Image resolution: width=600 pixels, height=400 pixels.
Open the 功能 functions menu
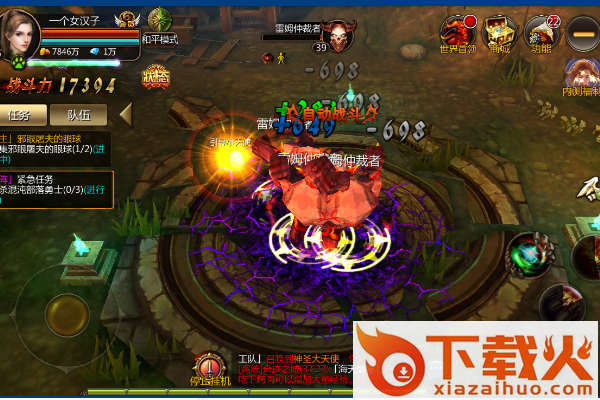point(541,32)
